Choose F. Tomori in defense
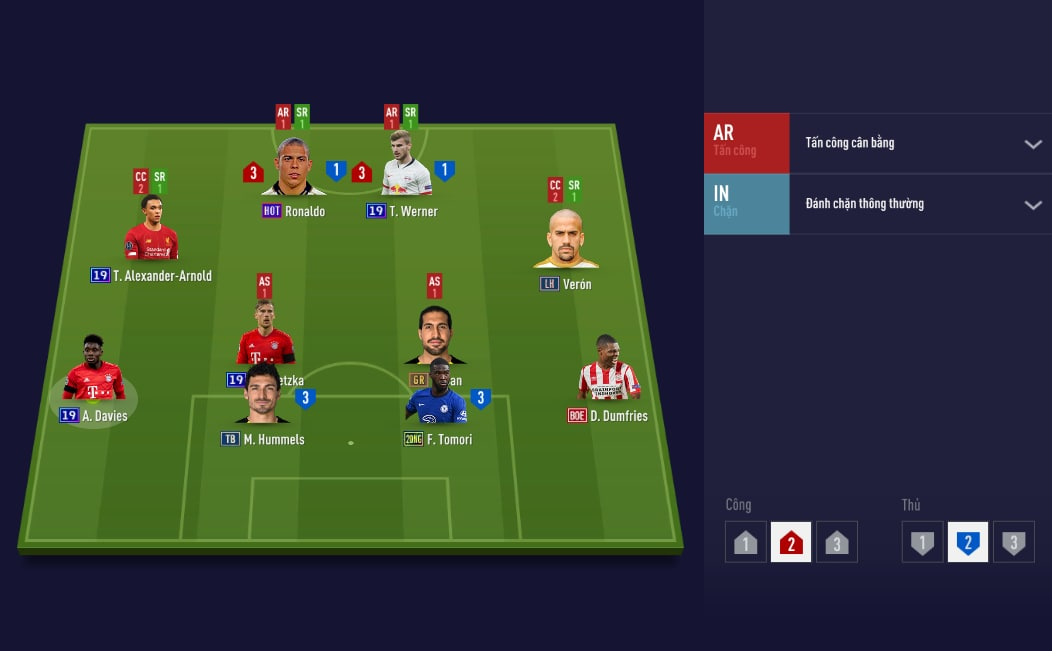 point(436,395)
